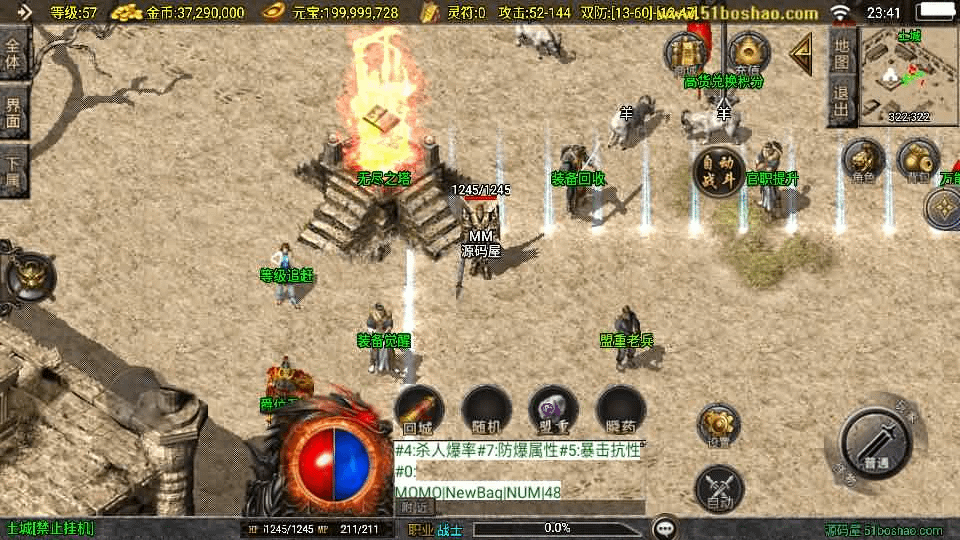The width and height of the screenshot is (960, 540).
Task: Open the chat speech-bubble button
Action: [x=665, y=528]
